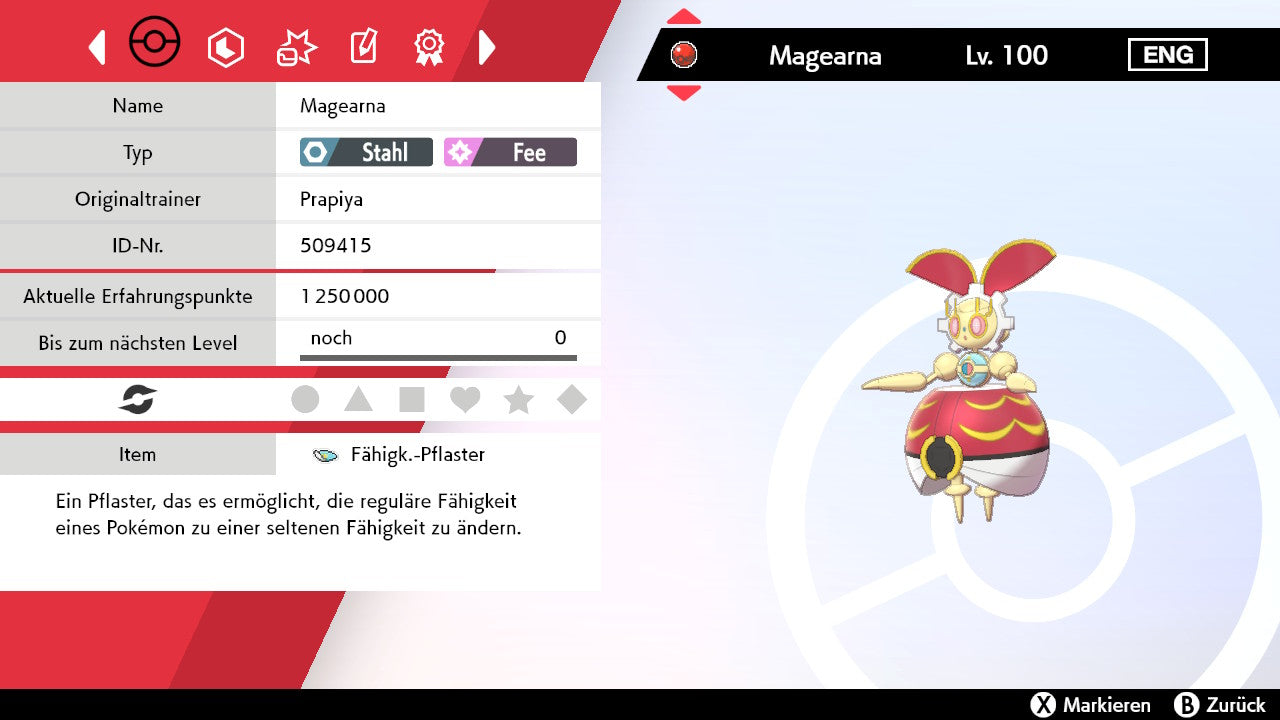1280x720 pixels.
Task: Toggle the diamond marking
Action: click(x=572, y=400)
